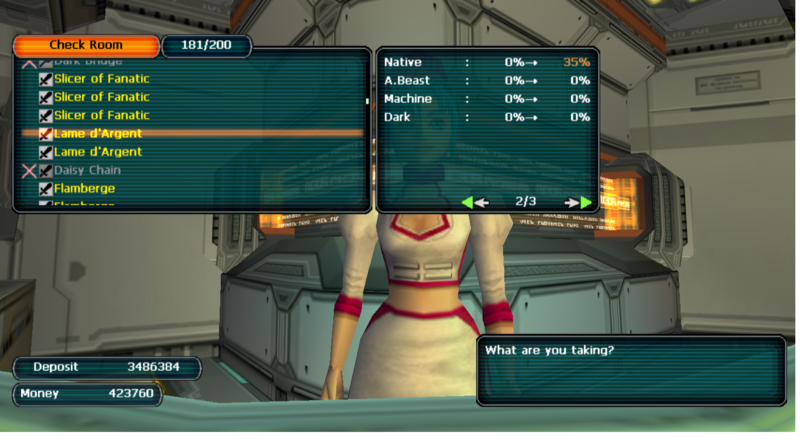The width and height of the screenshot is (800, 439).
Task: Go to the previous stats page arrow
Action: pos(474,202)
